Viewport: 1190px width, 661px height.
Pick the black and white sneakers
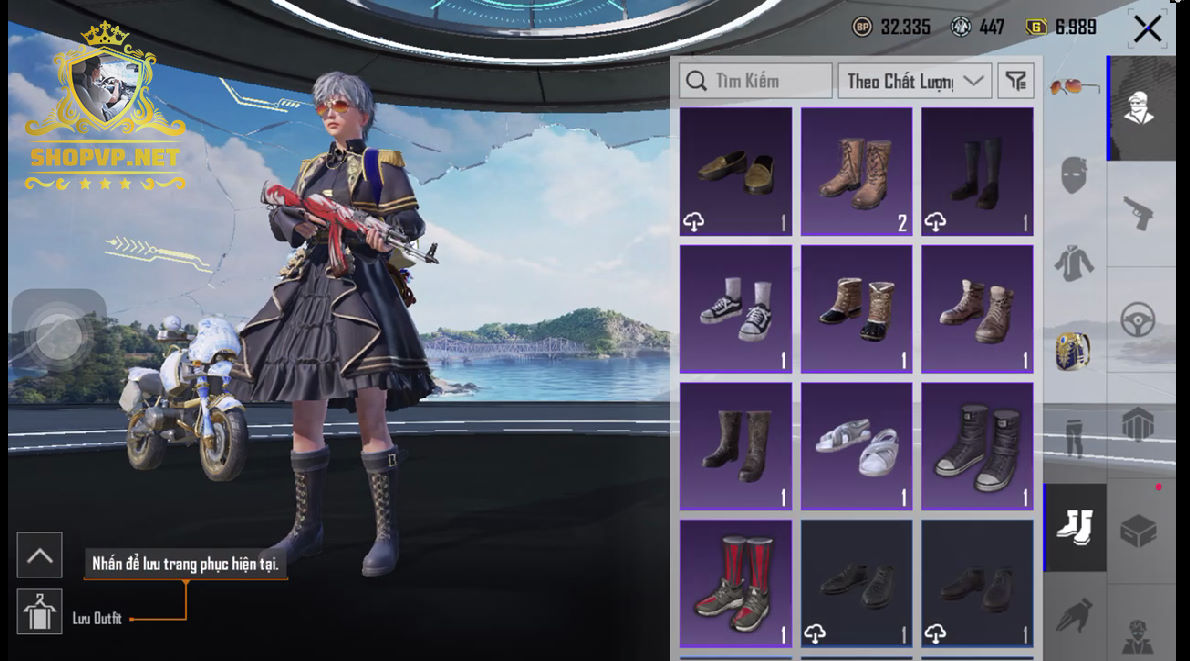[x=736, y=308]
